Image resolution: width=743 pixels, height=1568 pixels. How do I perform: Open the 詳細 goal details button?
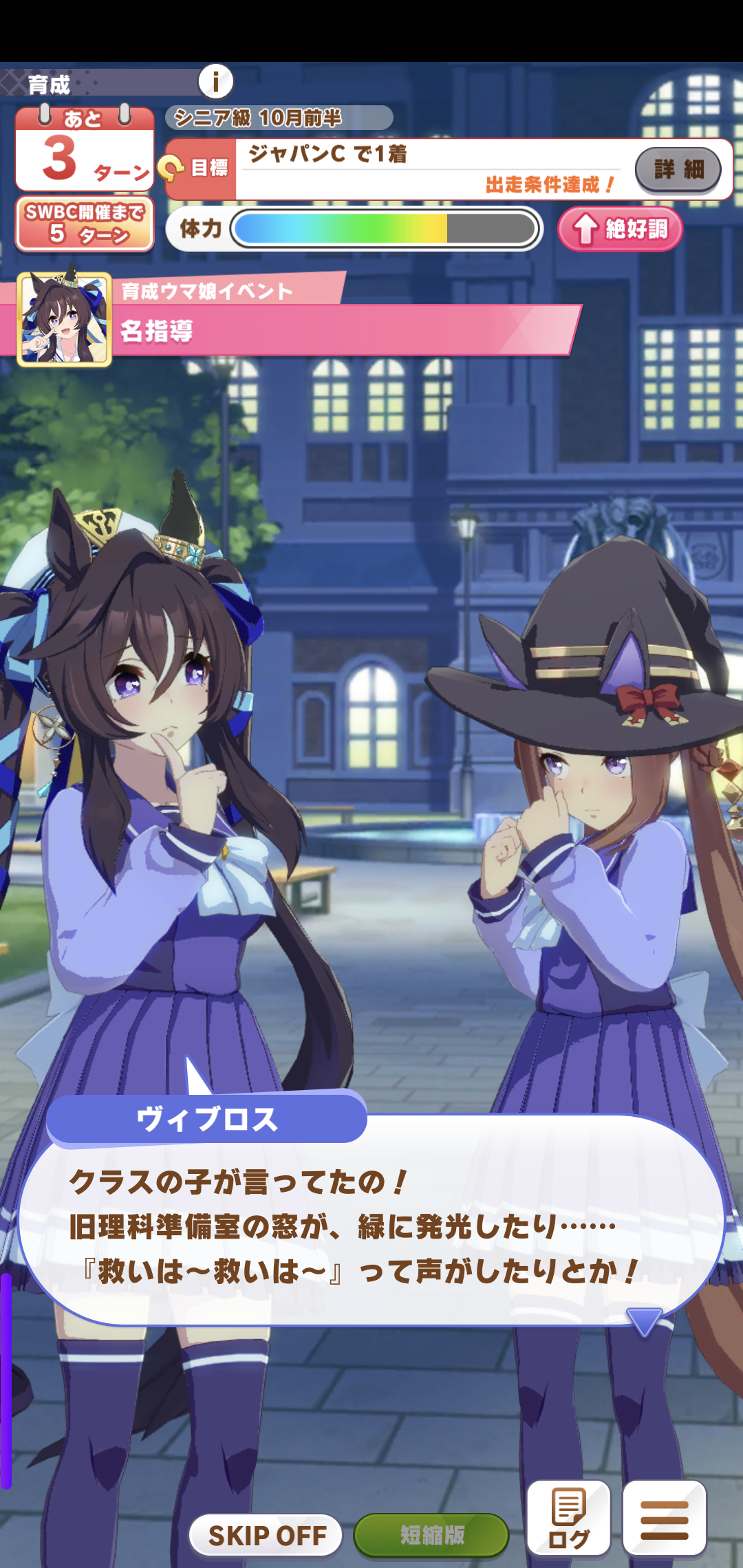(678, 169)
